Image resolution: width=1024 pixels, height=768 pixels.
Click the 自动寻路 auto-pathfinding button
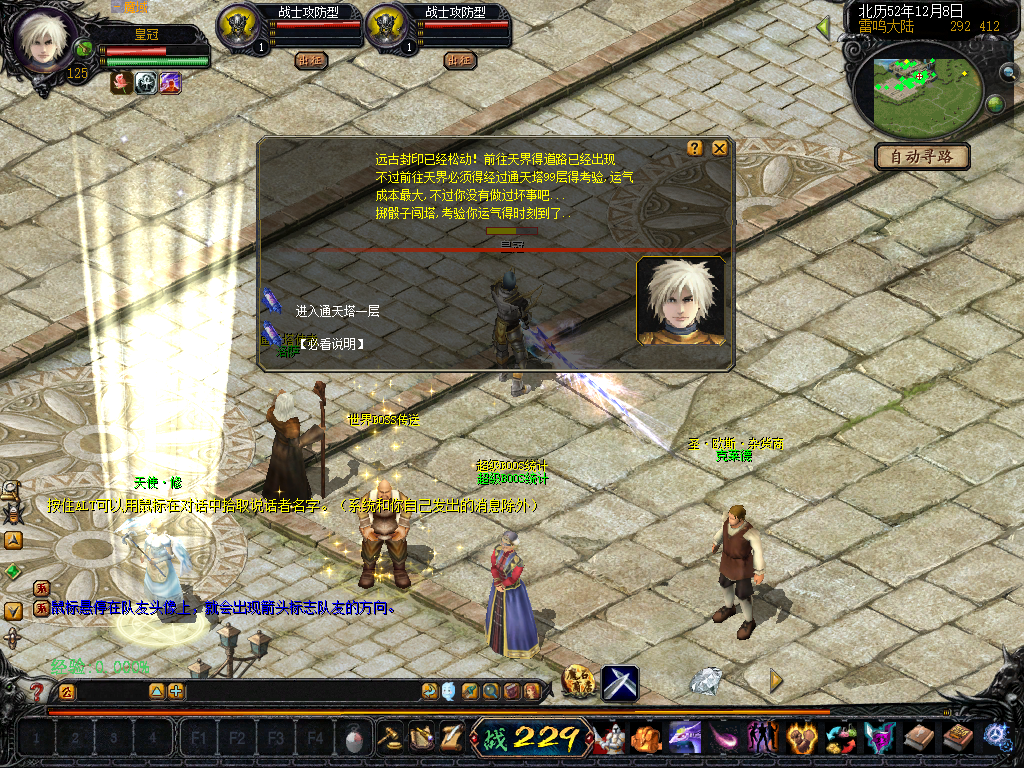921,157
